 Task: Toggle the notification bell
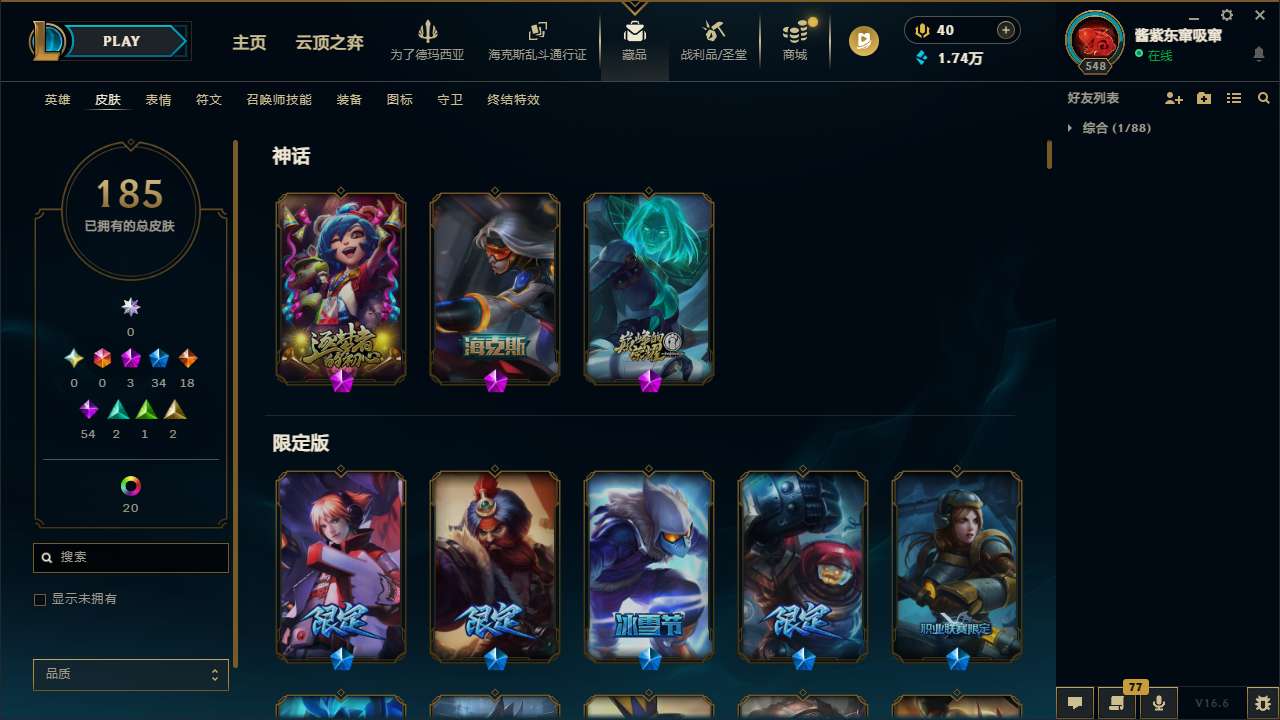pos(1260,52)
